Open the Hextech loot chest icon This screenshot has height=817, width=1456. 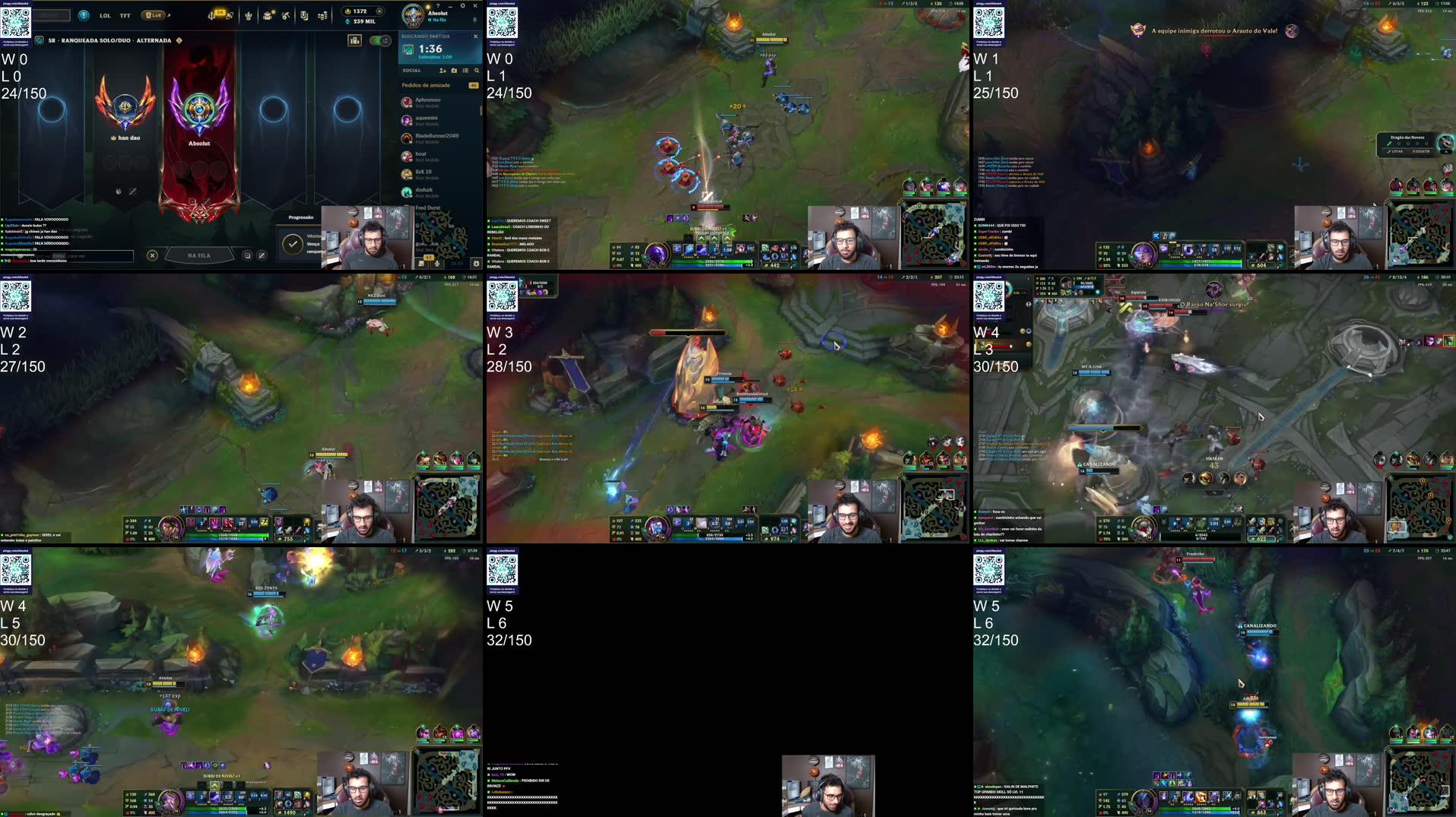pos(268,15)
